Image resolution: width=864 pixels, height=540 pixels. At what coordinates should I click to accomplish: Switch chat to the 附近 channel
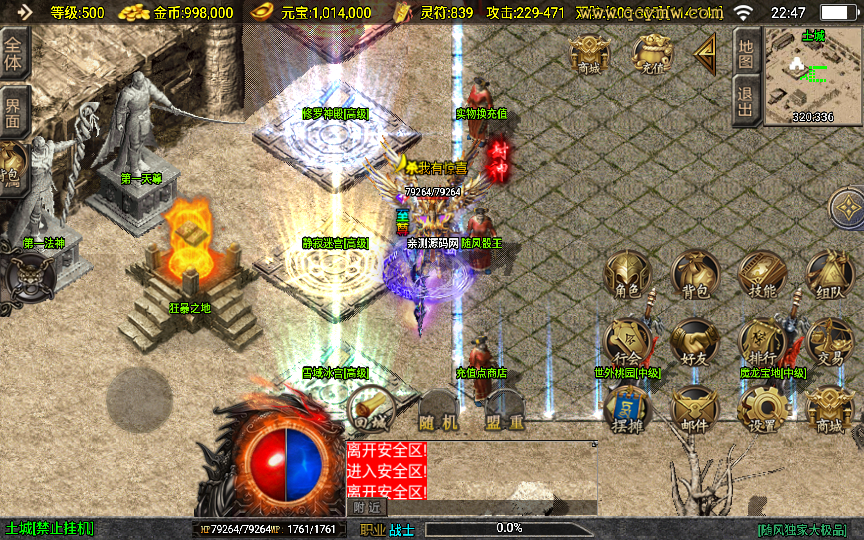click(365, 507)
